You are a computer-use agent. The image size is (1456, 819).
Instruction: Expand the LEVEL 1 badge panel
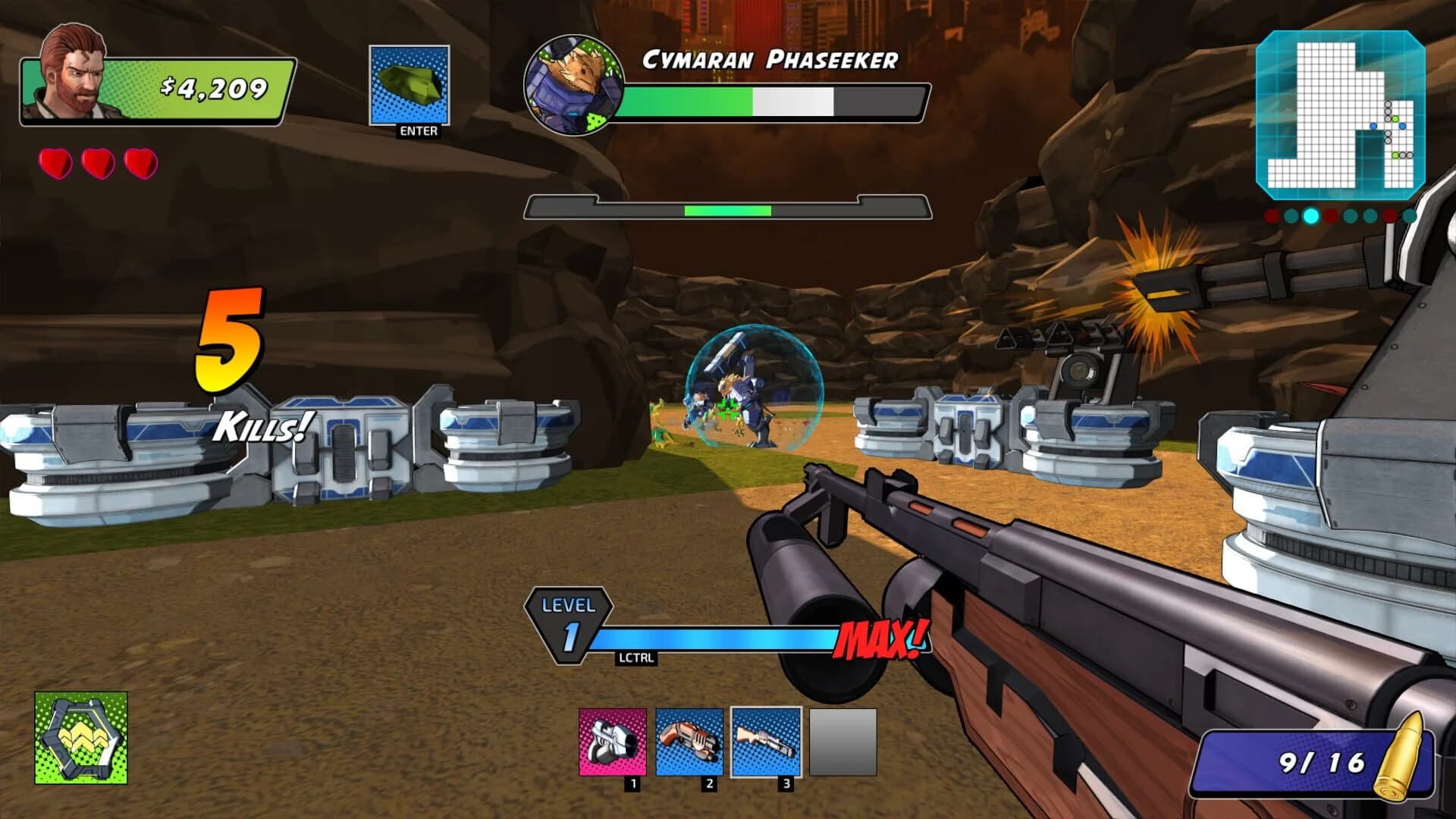(569, 626)
